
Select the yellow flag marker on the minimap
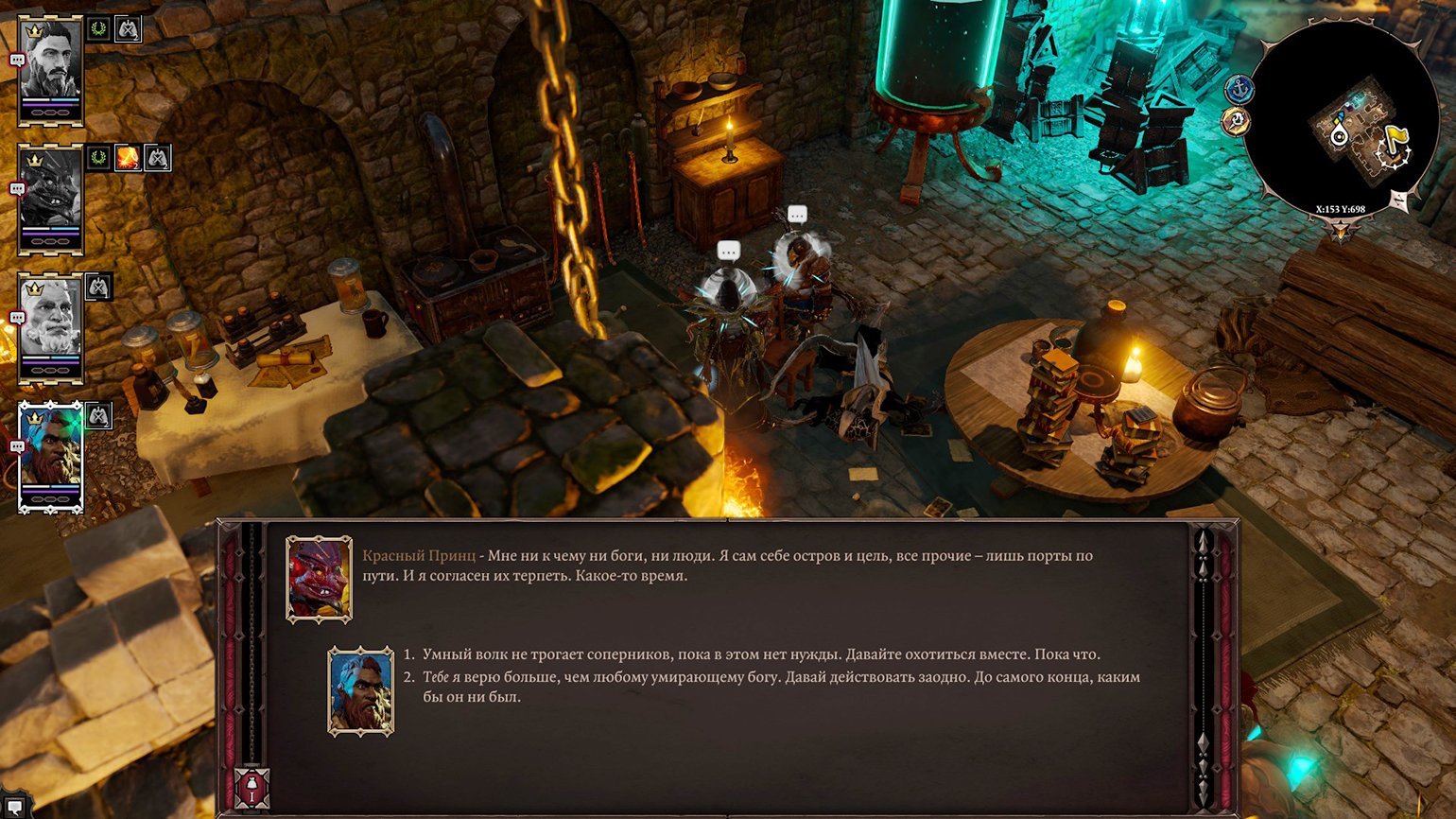coord(1397,138)
